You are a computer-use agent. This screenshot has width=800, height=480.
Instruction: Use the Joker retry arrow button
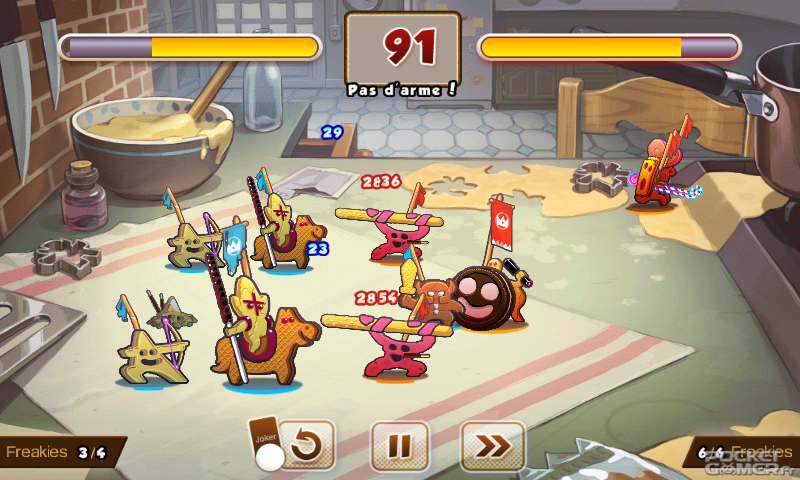point(306,446)
